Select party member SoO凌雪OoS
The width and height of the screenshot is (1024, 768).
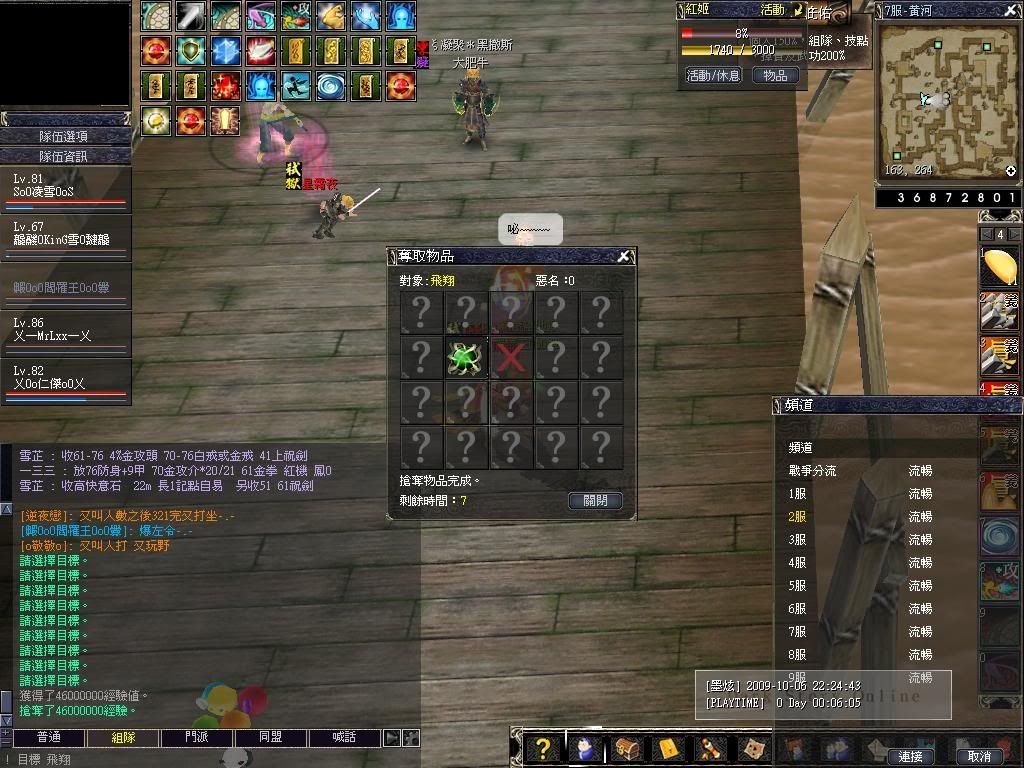click(x=65, y=189)
